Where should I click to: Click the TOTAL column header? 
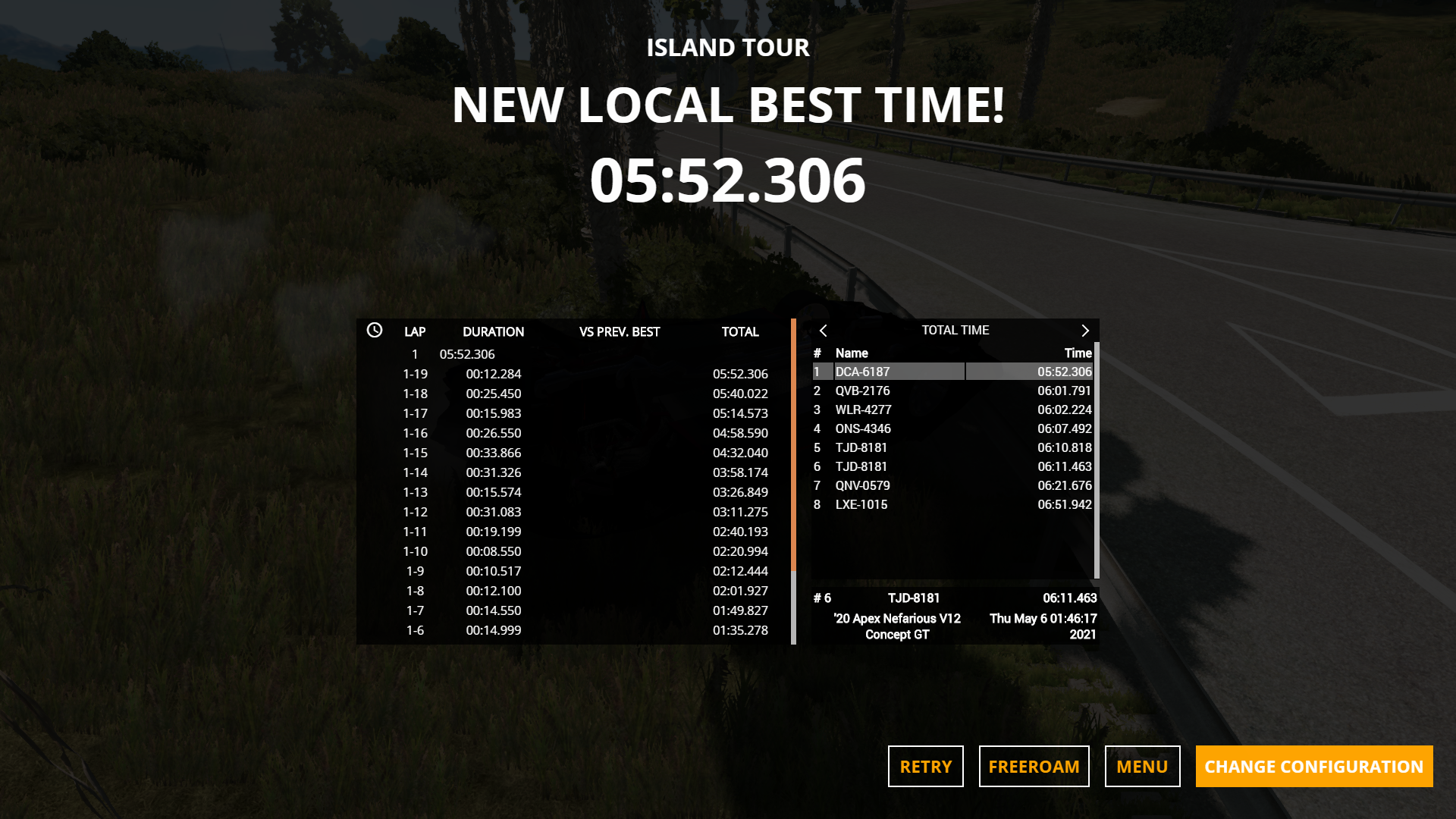[741, 331]
